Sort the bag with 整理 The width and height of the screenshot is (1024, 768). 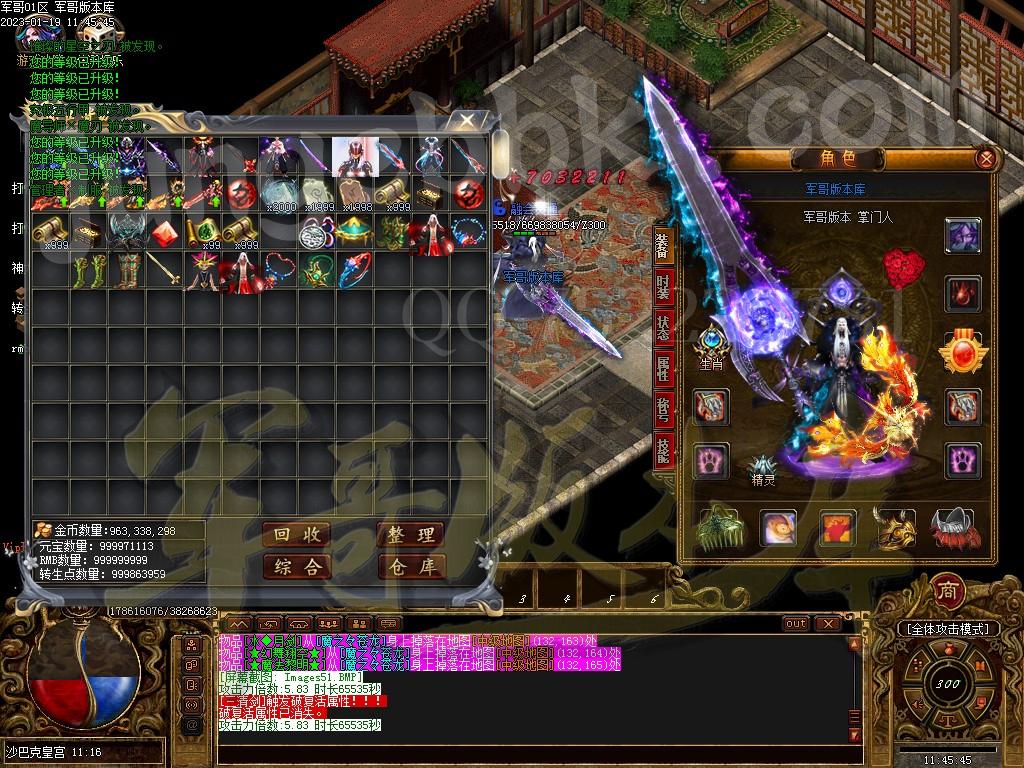coord(410,535)
